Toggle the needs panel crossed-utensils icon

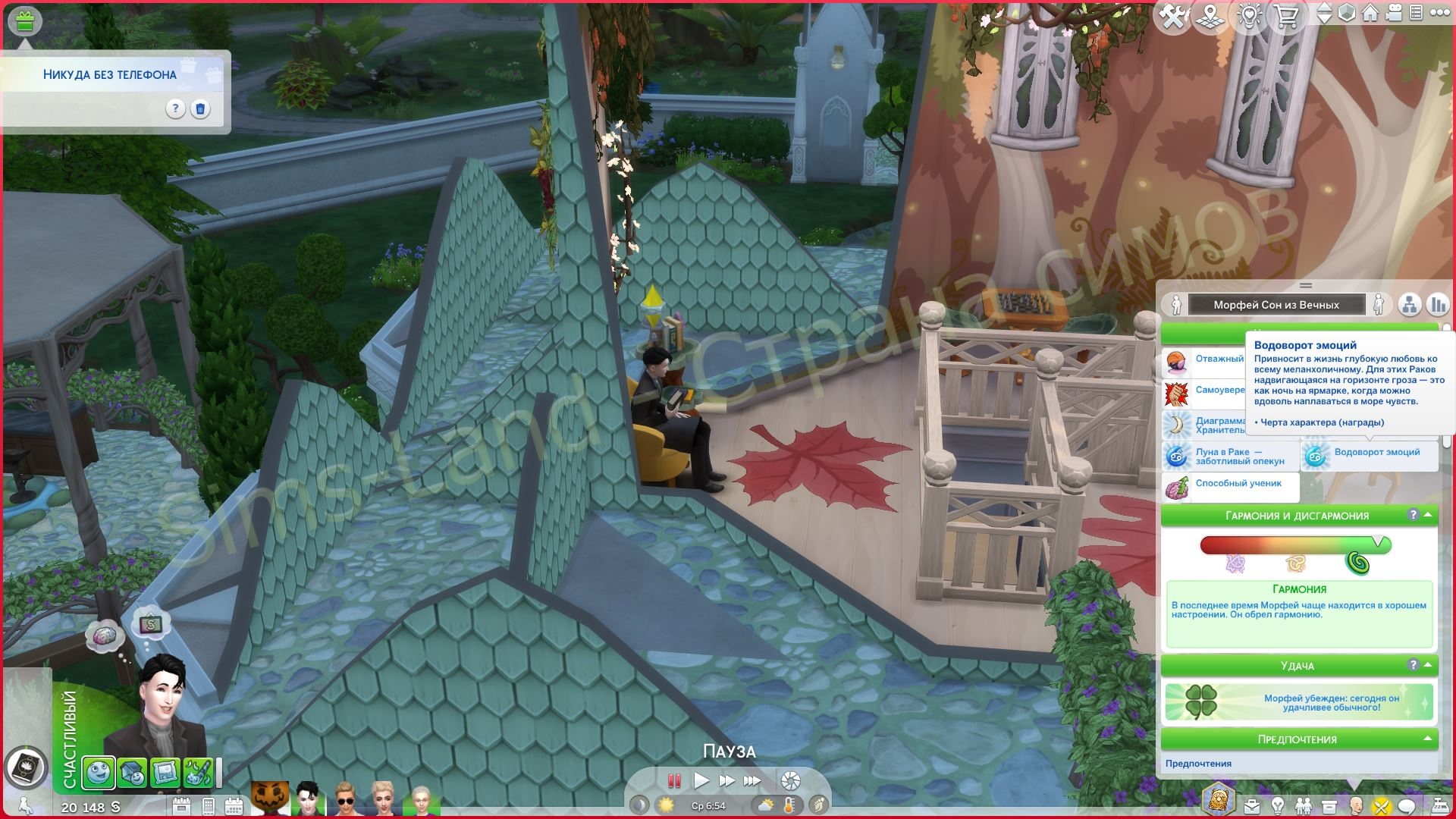click(1382, 805)
